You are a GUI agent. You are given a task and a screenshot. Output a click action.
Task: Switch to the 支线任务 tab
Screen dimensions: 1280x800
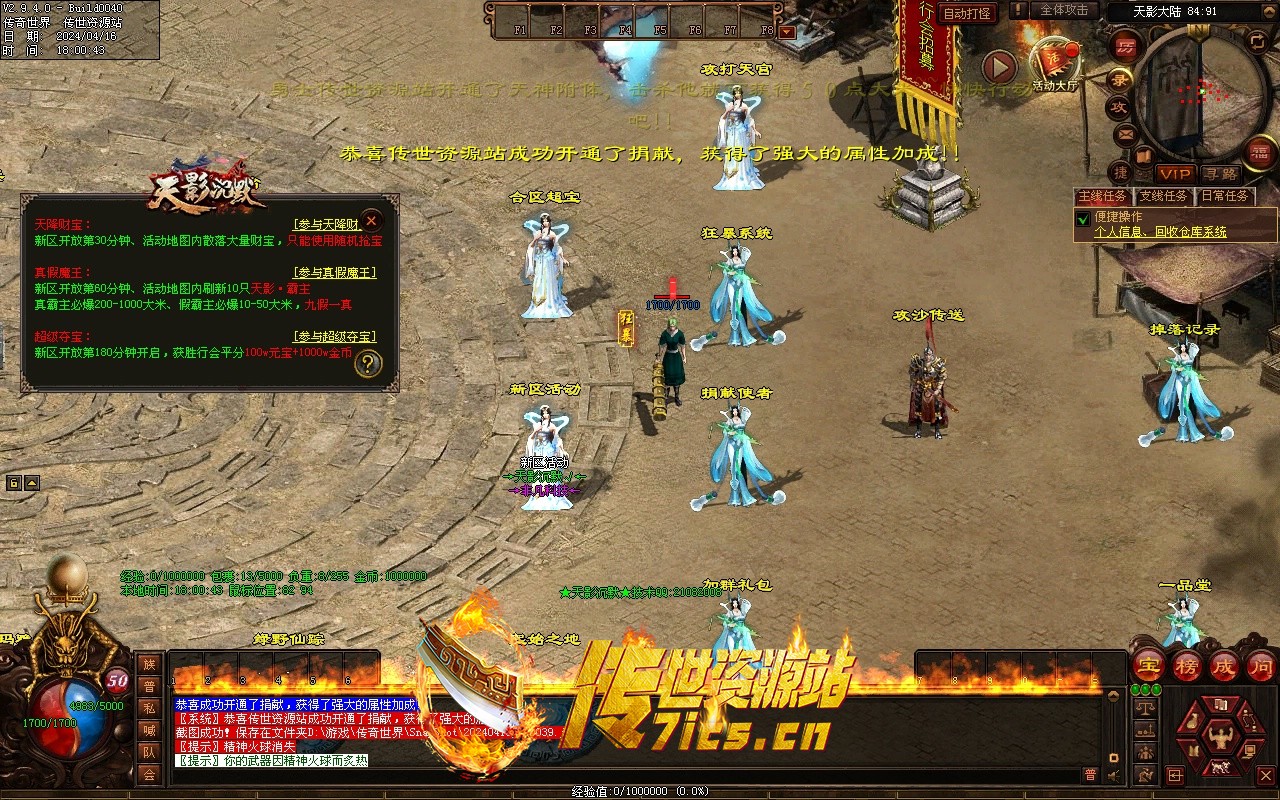coord(1163,196)
